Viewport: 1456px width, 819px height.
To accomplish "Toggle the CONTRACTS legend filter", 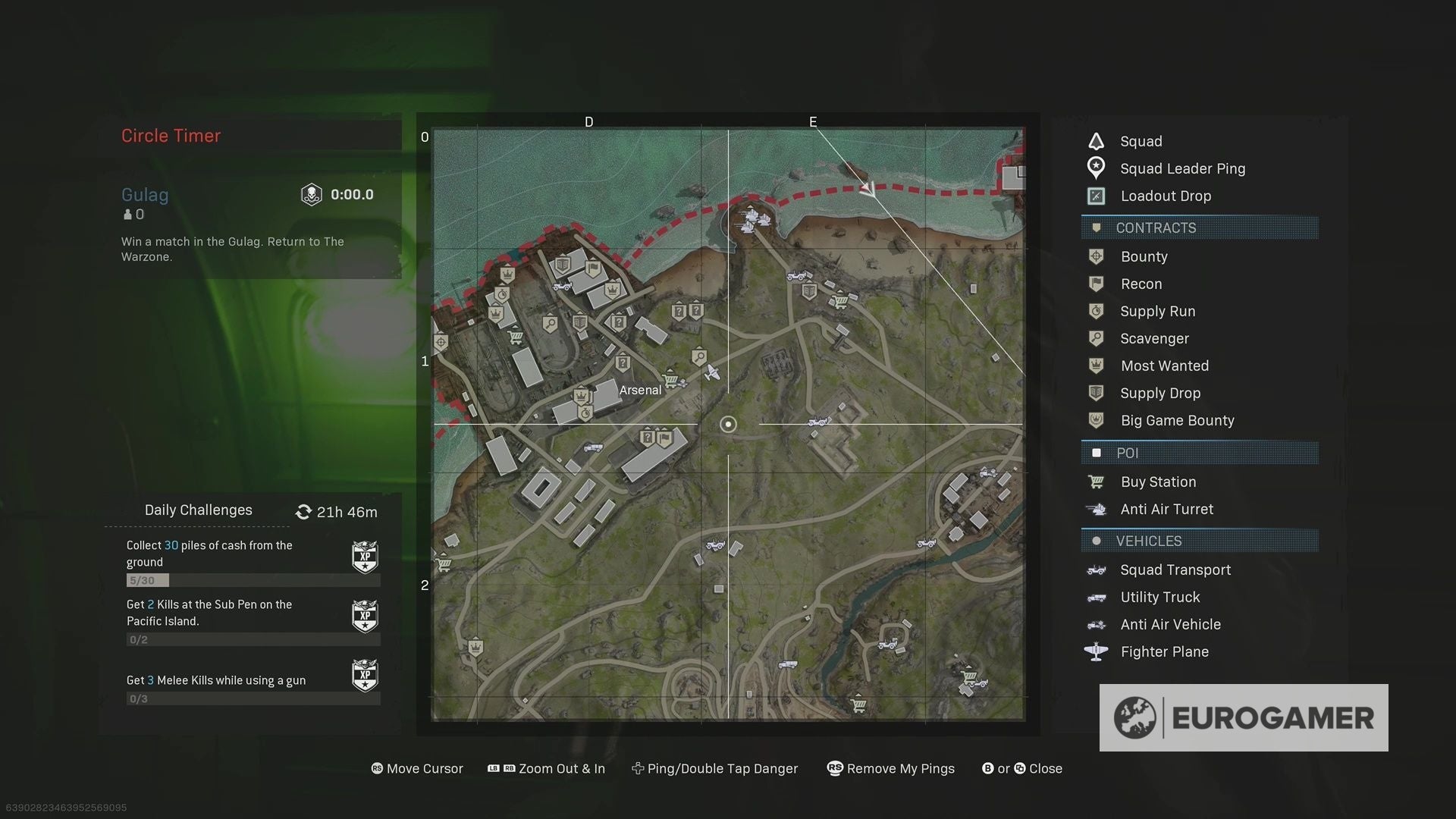I will (1156, 227).
